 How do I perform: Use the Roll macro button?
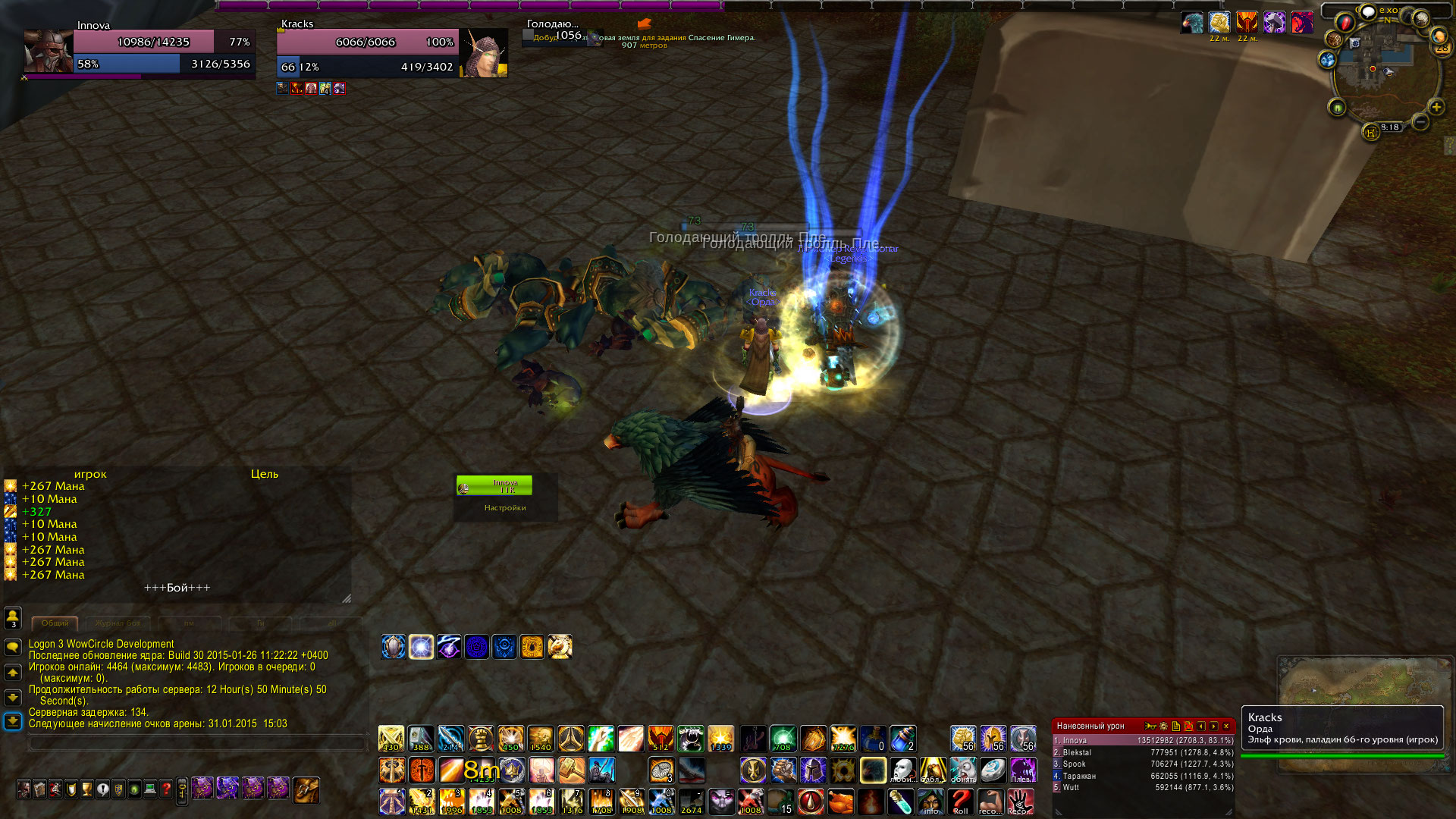coord(961,802)
